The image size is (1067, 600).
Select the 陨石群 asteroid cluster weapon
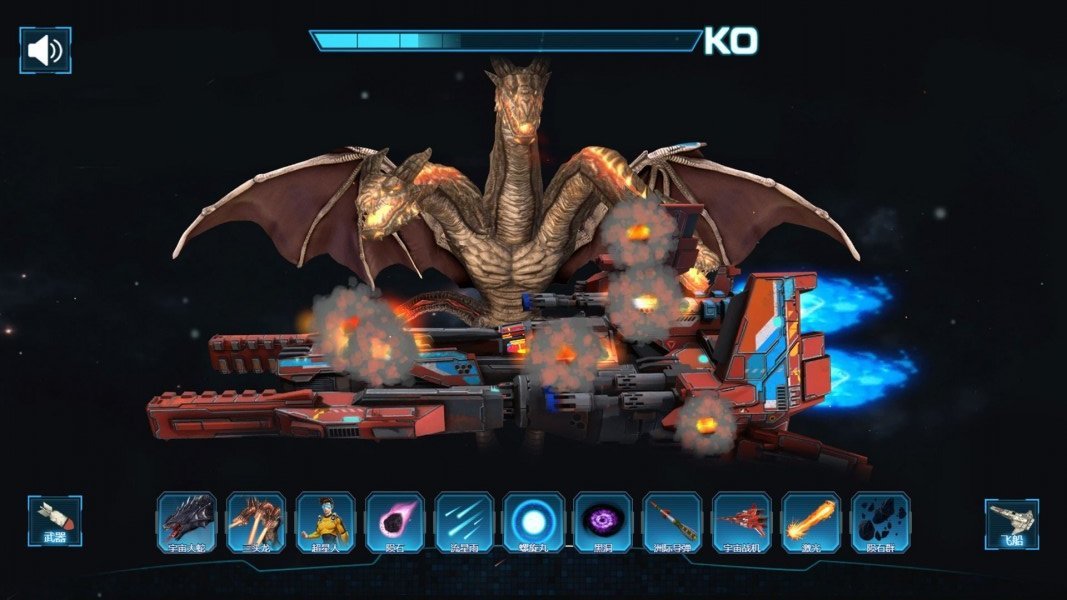click(x=881, y=522)
